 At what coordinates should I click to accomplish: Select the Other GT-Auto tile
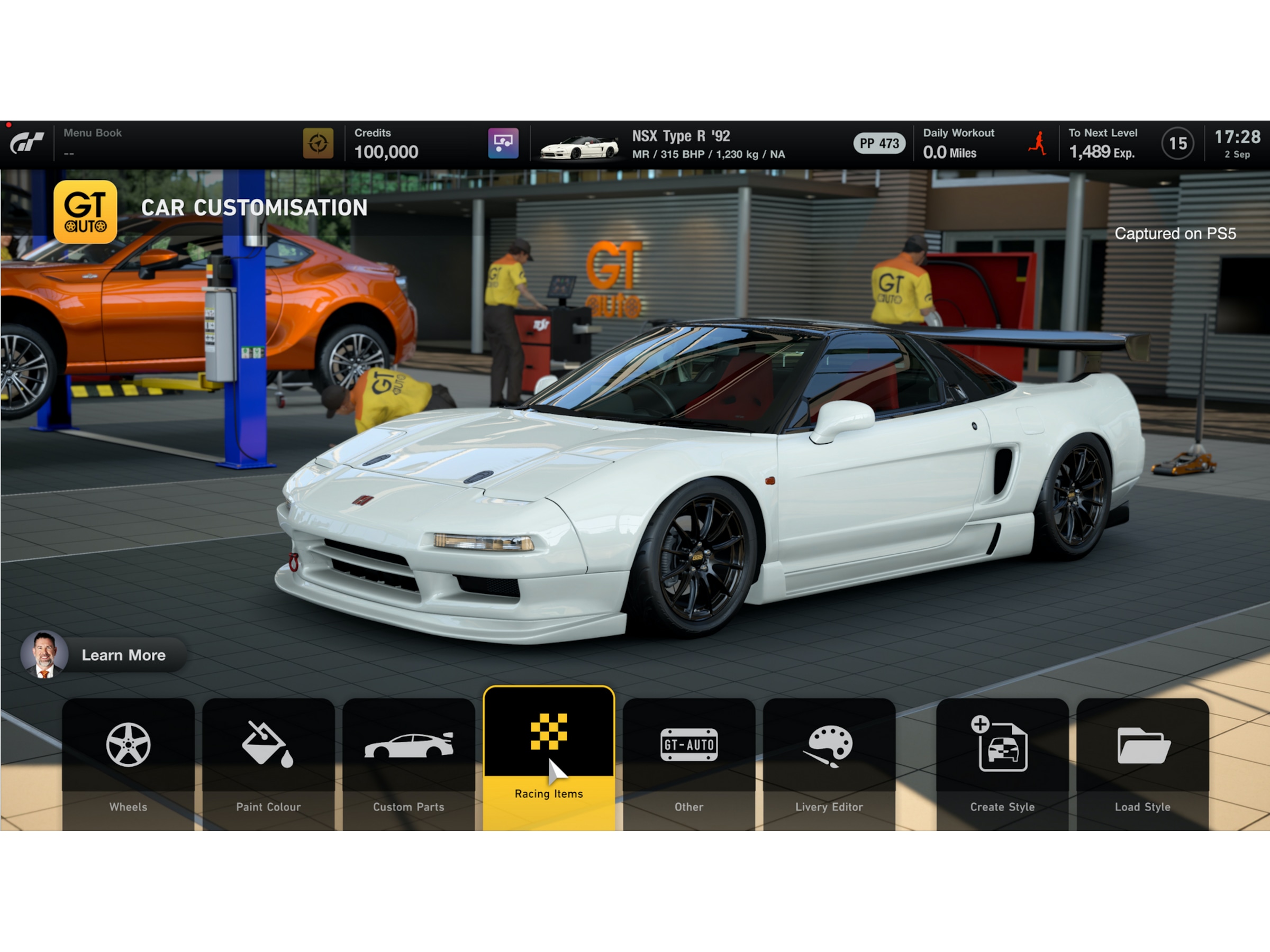[688, 763]
